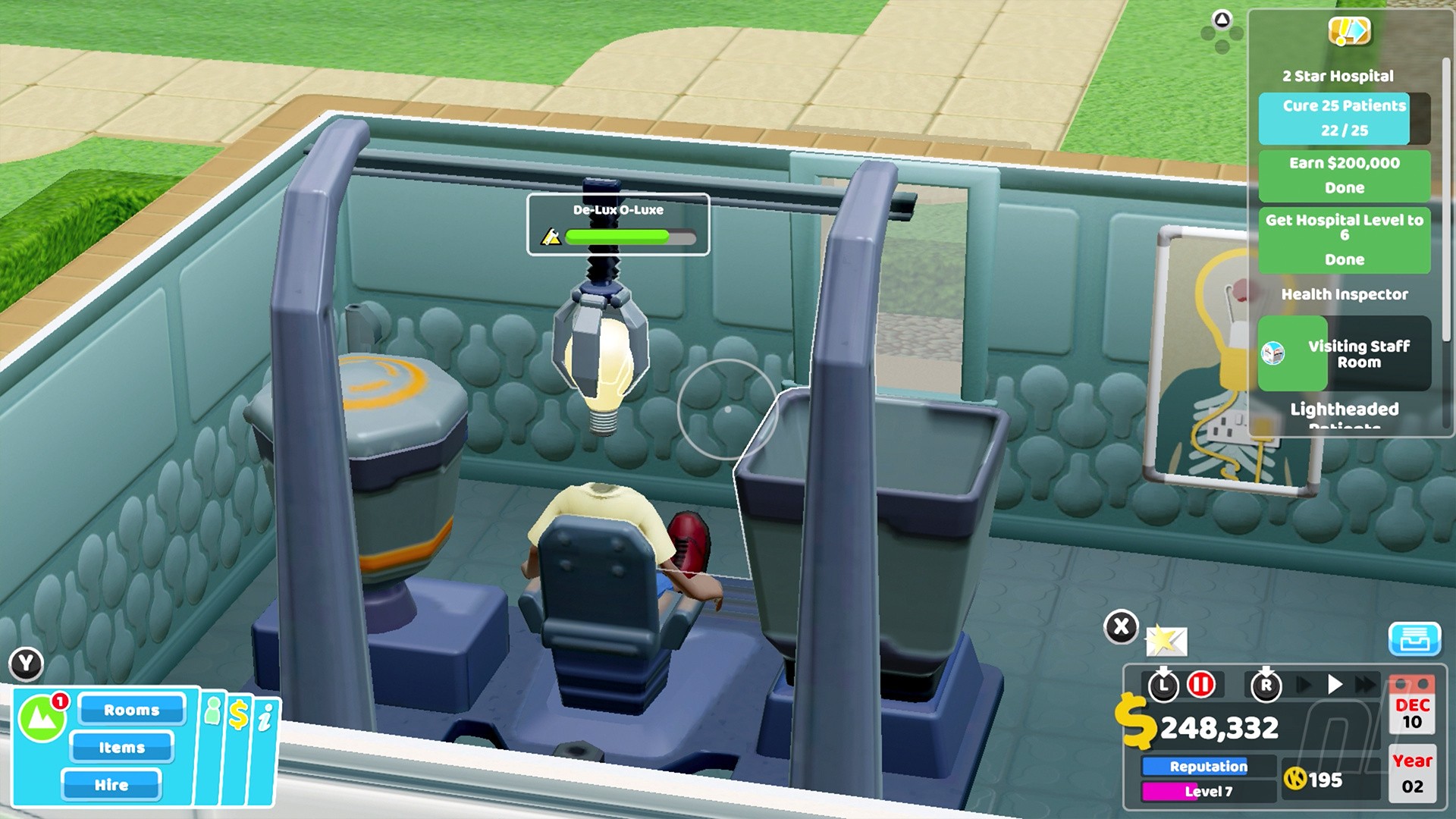Switch to the staff person tab

pyautogui.click(x=213, y=711)
